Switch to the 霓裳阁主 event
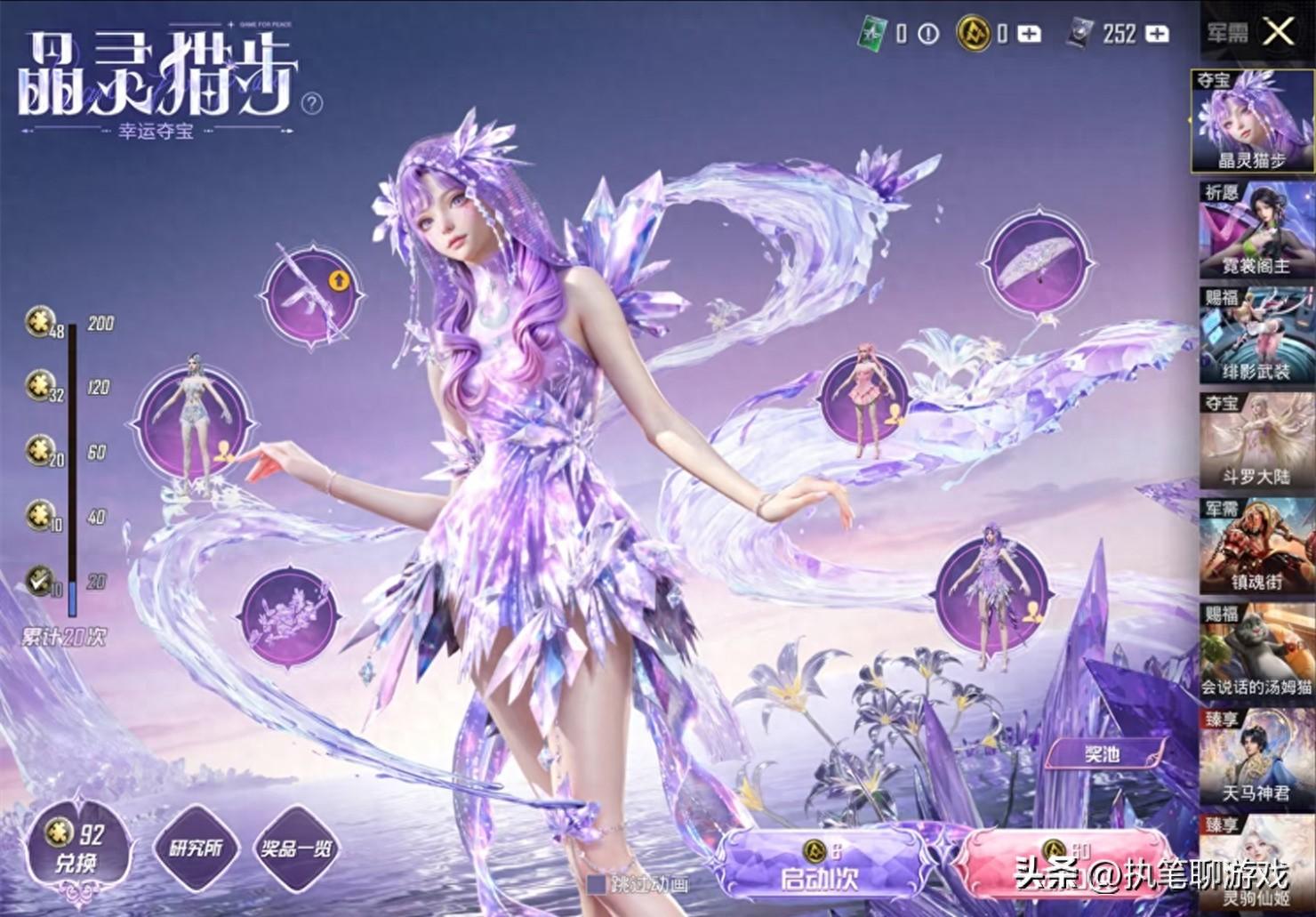 point(1255,229)
